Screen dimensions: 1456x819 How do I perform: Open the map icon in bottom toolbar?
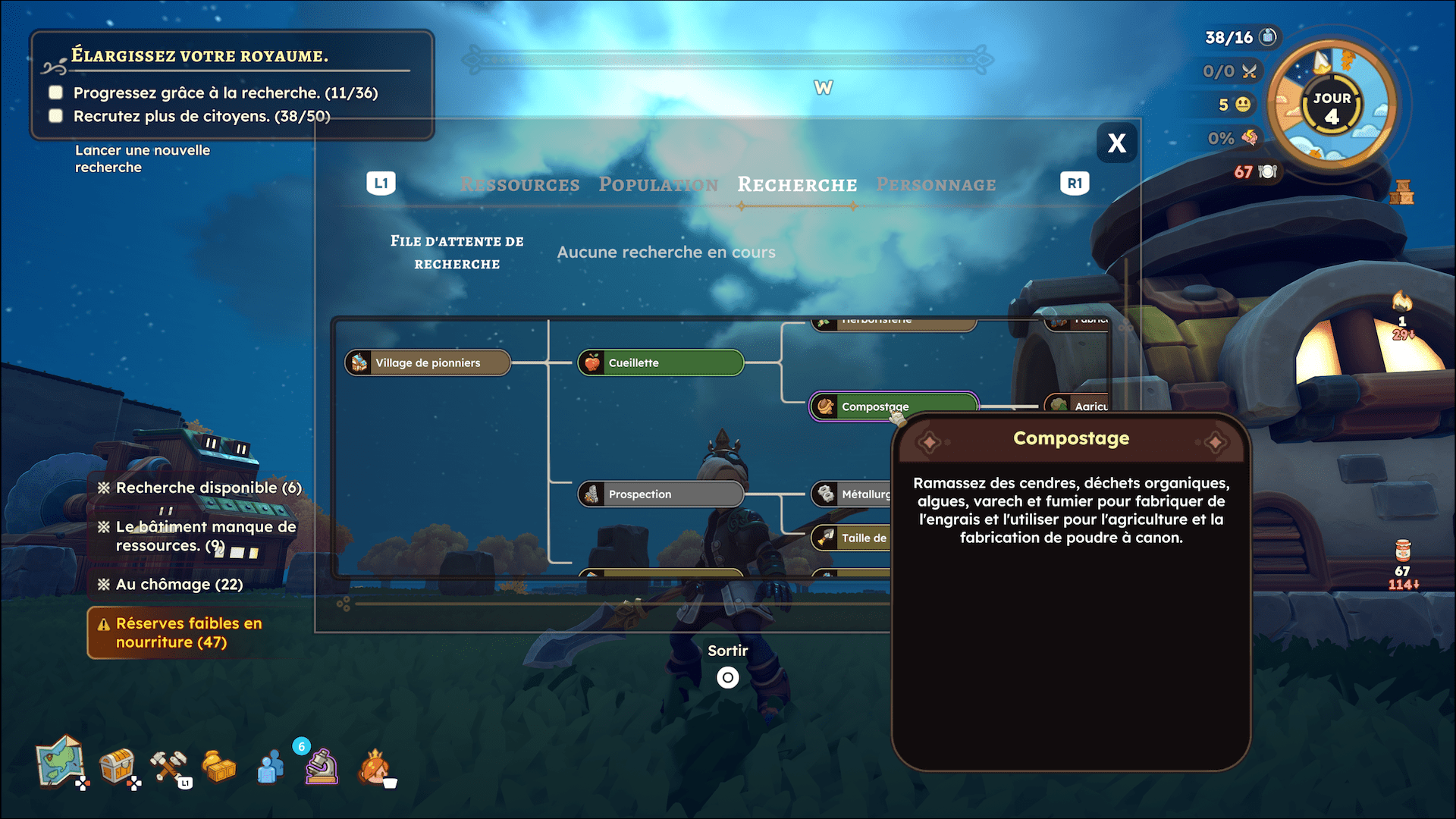(x=60, y=761)
